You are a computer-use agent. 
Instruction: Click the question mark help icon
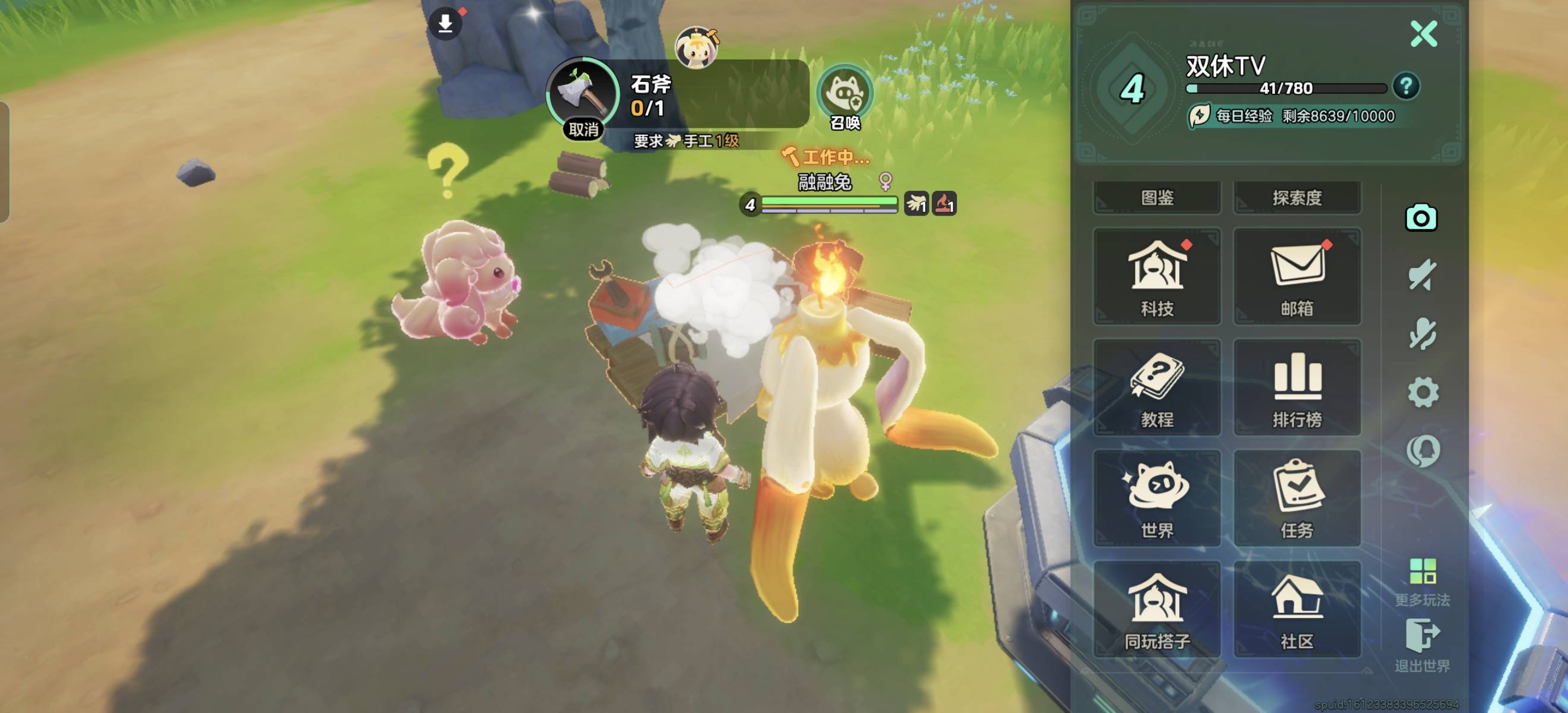(x=1405, y=87)
